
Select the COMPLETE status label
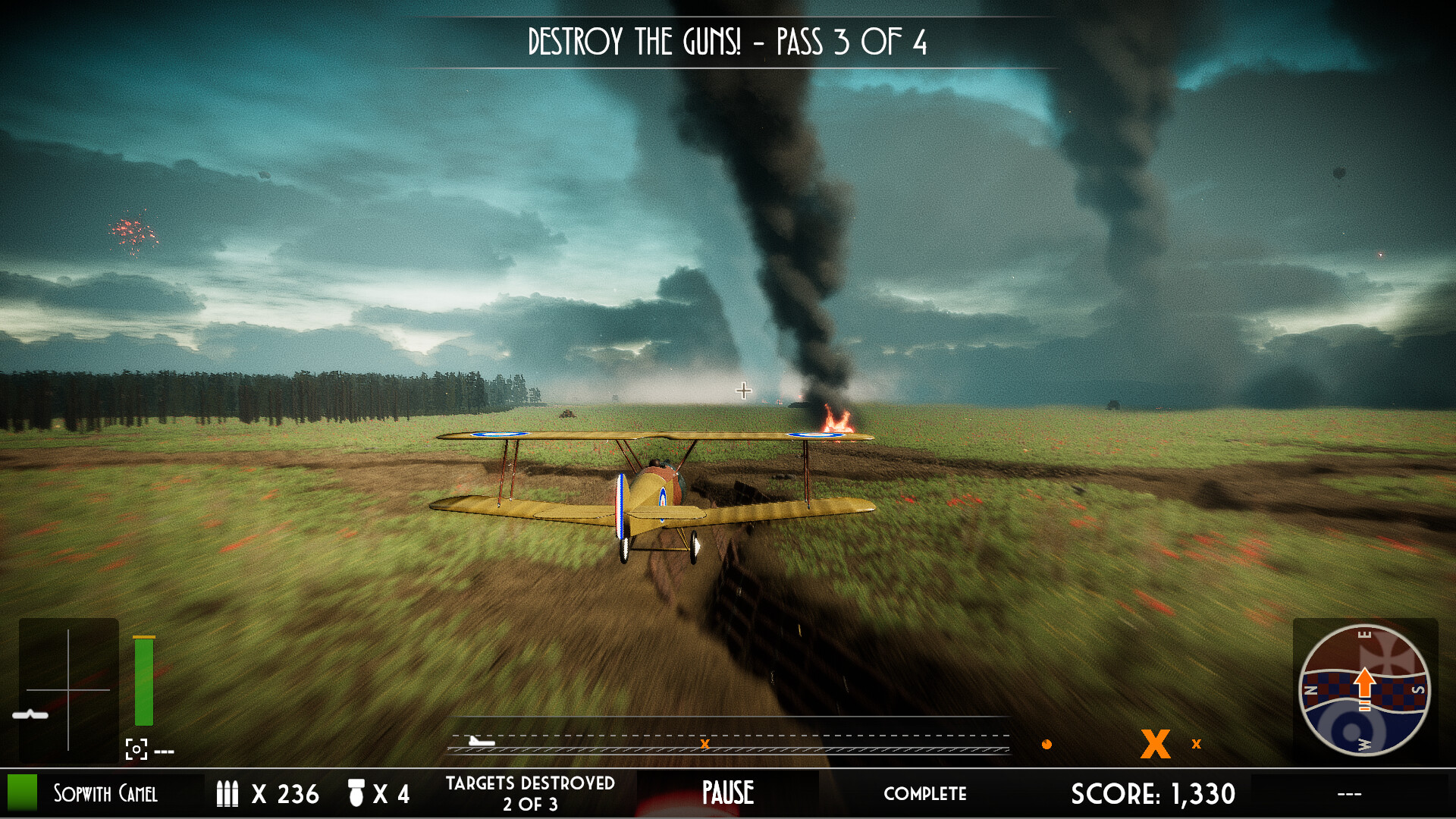point(926,794)
